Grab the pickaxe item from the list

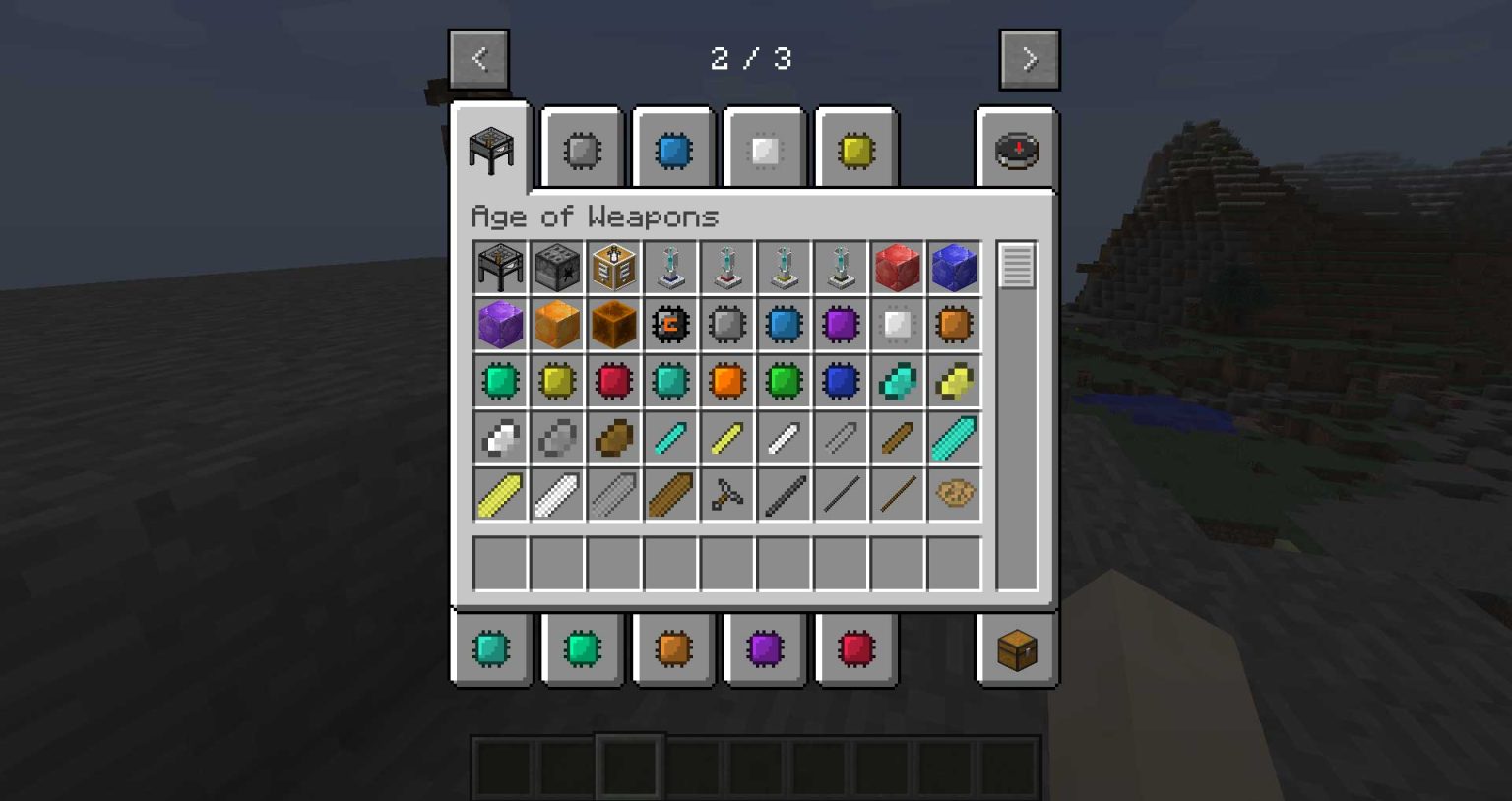(726, 494)
